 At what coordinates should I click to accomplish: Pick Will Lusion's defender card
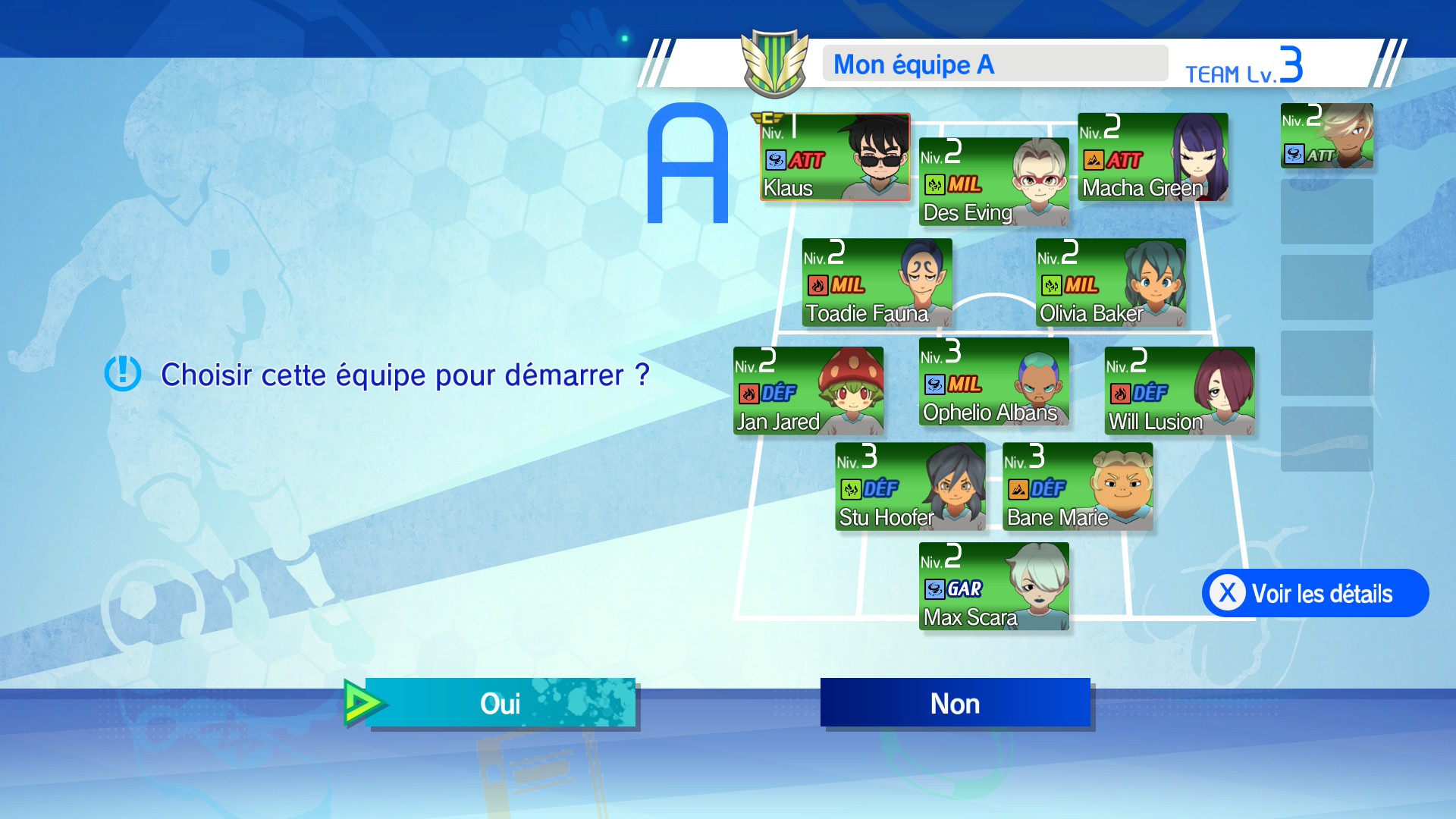1179,391
